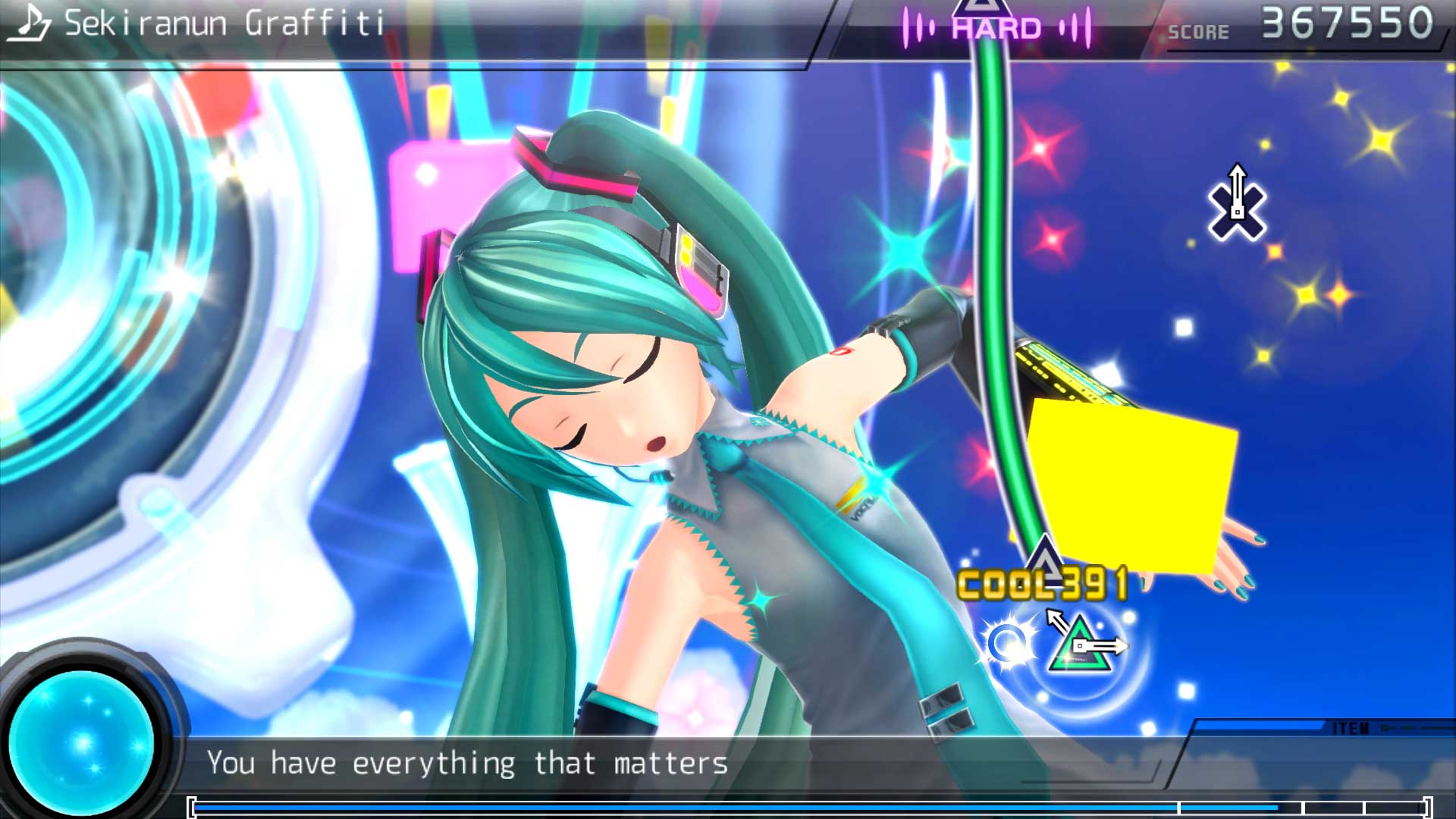Select the music note icon beside song title
The image size is (1456, 819).
point(29,23)
